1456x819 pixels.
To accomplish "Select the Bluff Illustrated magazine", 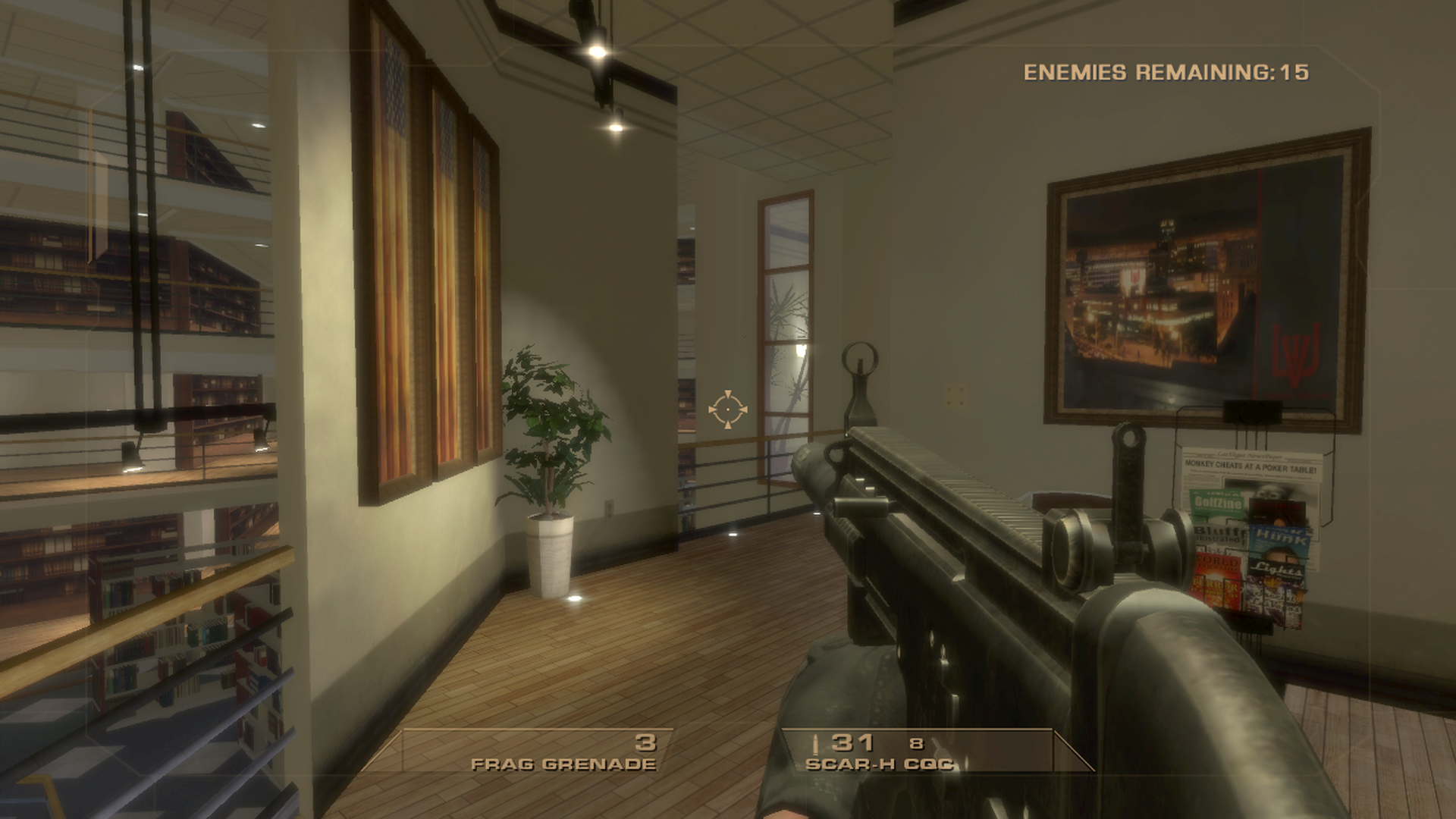I will point(1217,534).
